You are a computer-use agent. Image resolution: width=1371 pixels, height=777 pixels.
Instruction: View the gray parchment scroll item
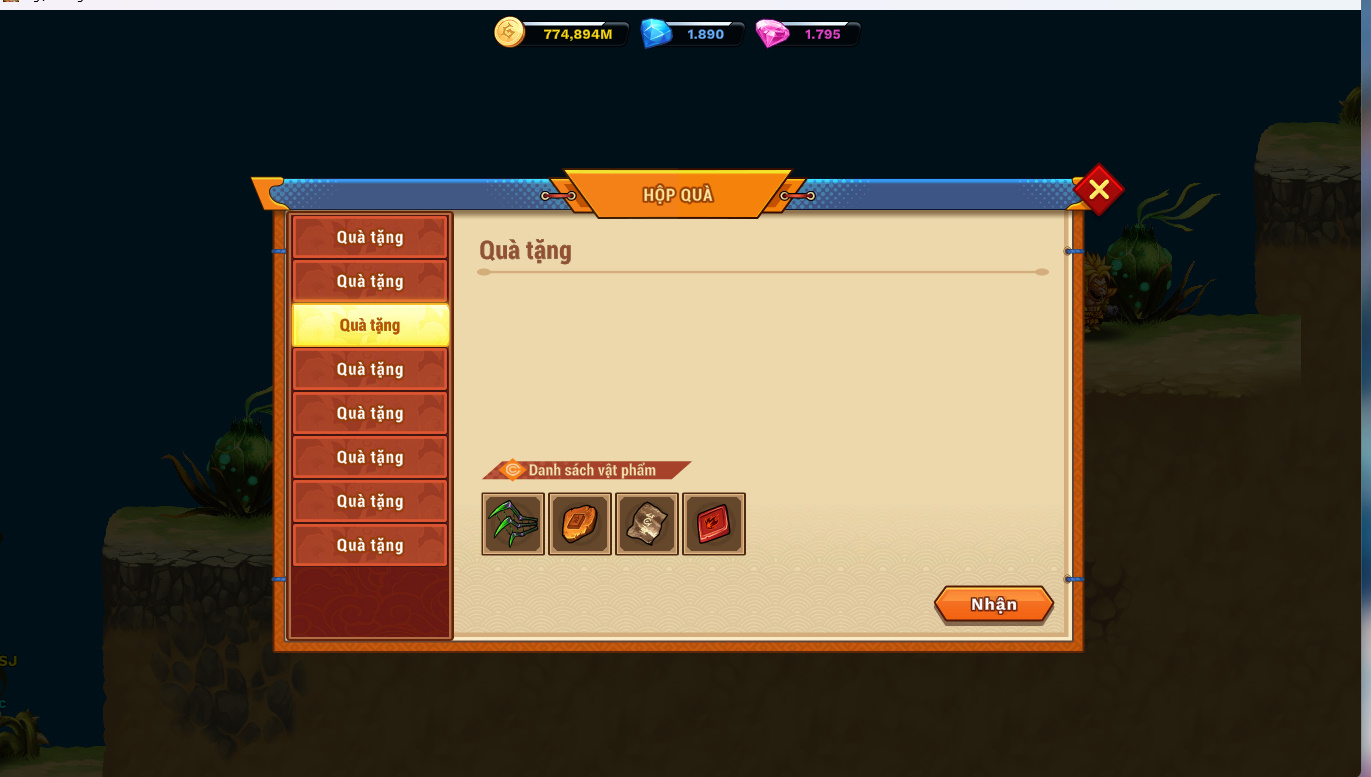[647, 524]
